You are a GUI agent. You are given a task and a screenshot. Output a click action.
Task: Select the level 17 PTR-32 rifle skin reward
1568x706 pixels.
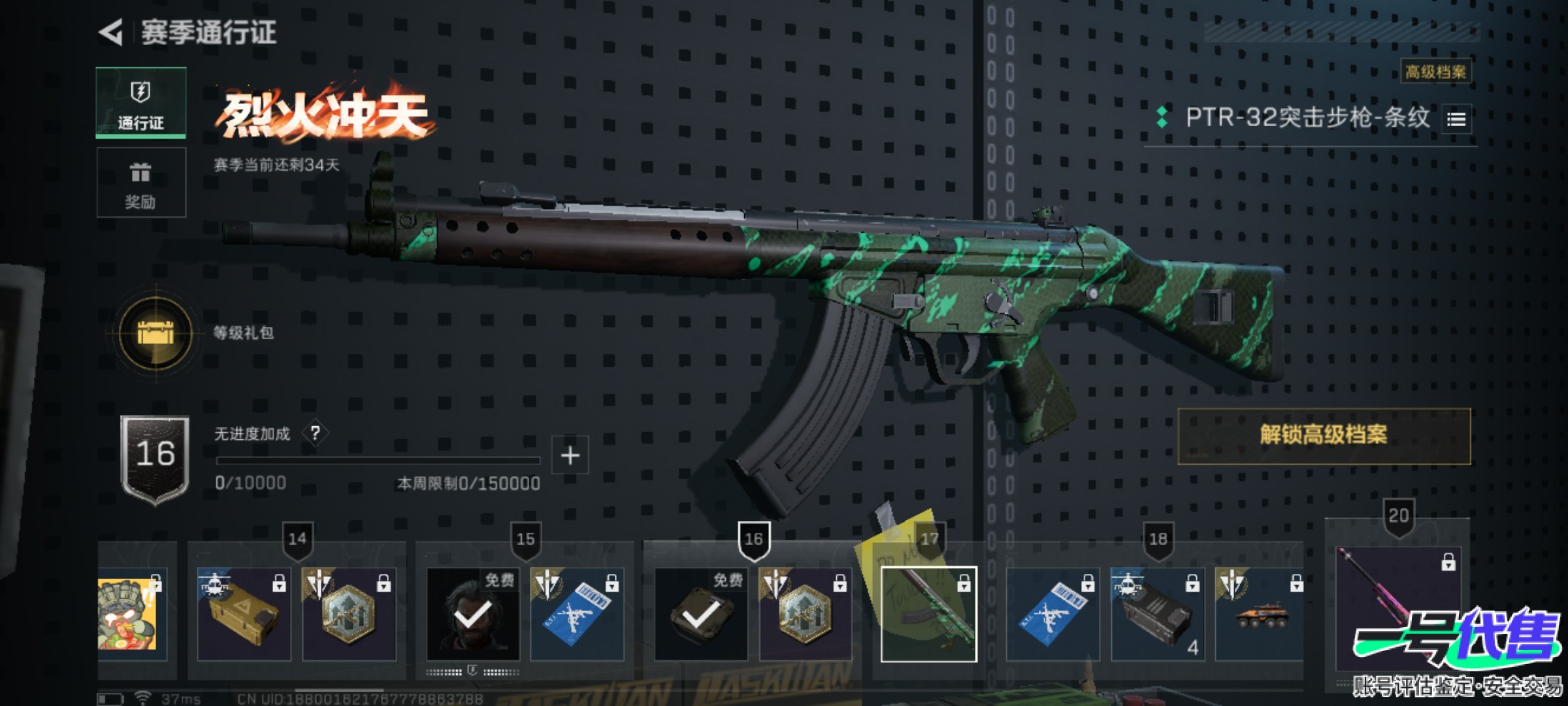point(928,614)
